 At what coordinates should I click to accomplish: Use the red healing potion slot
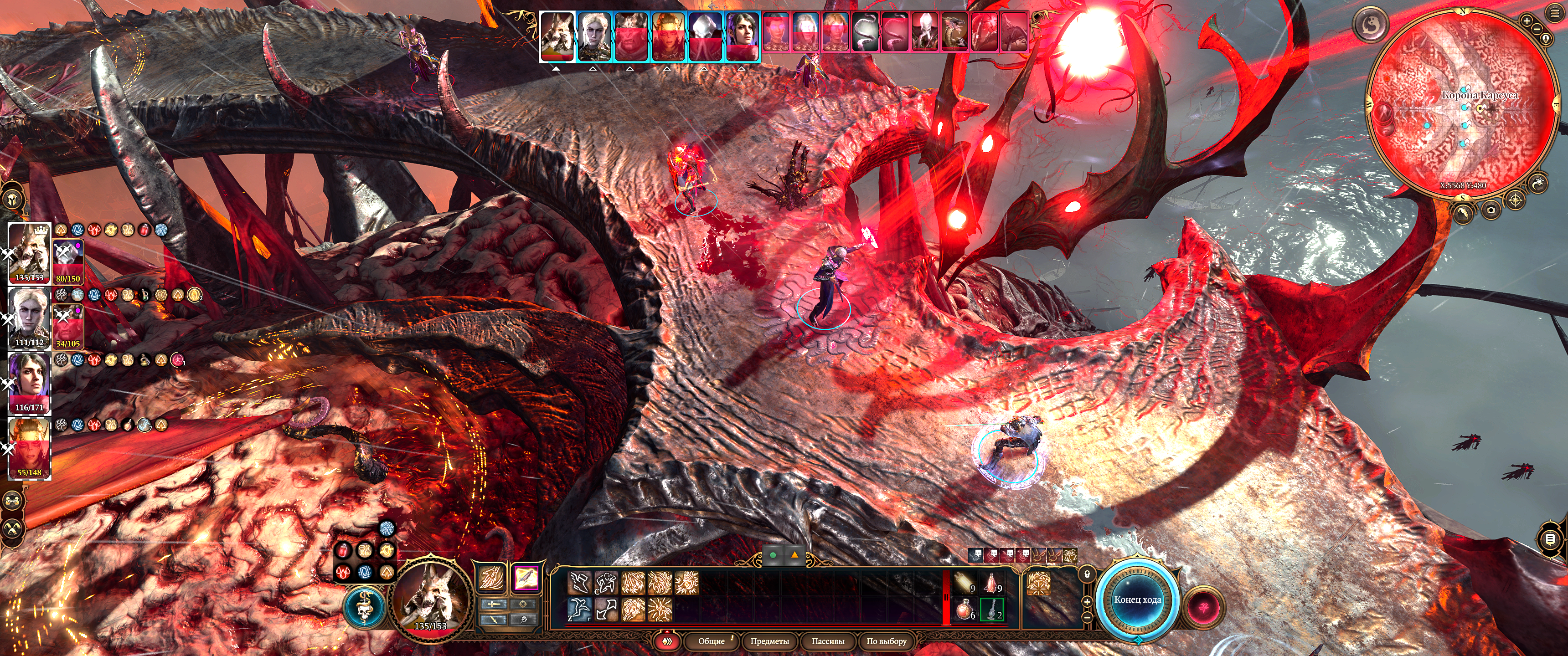coord(964,609)
